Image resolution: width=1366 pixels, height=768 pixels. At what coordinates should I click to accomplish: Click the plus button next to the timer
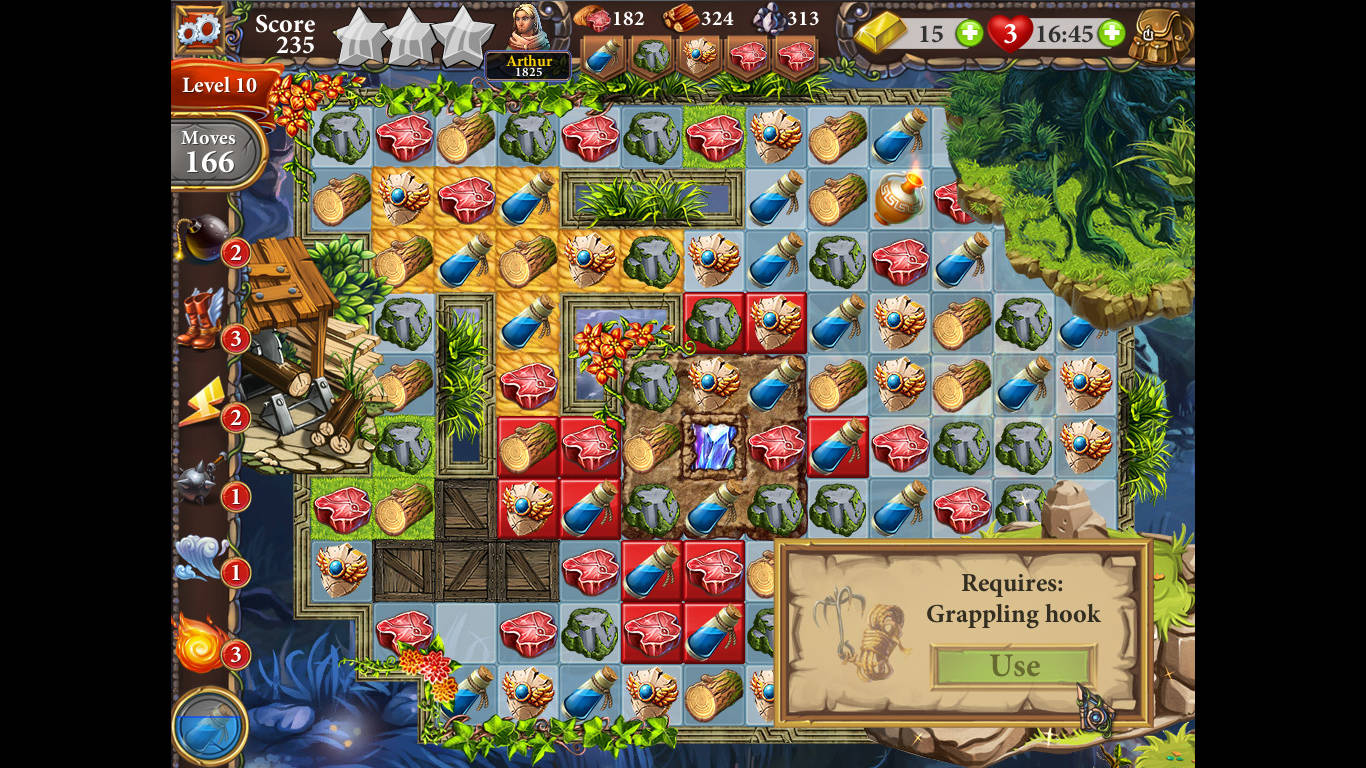tap(1110, 33)
